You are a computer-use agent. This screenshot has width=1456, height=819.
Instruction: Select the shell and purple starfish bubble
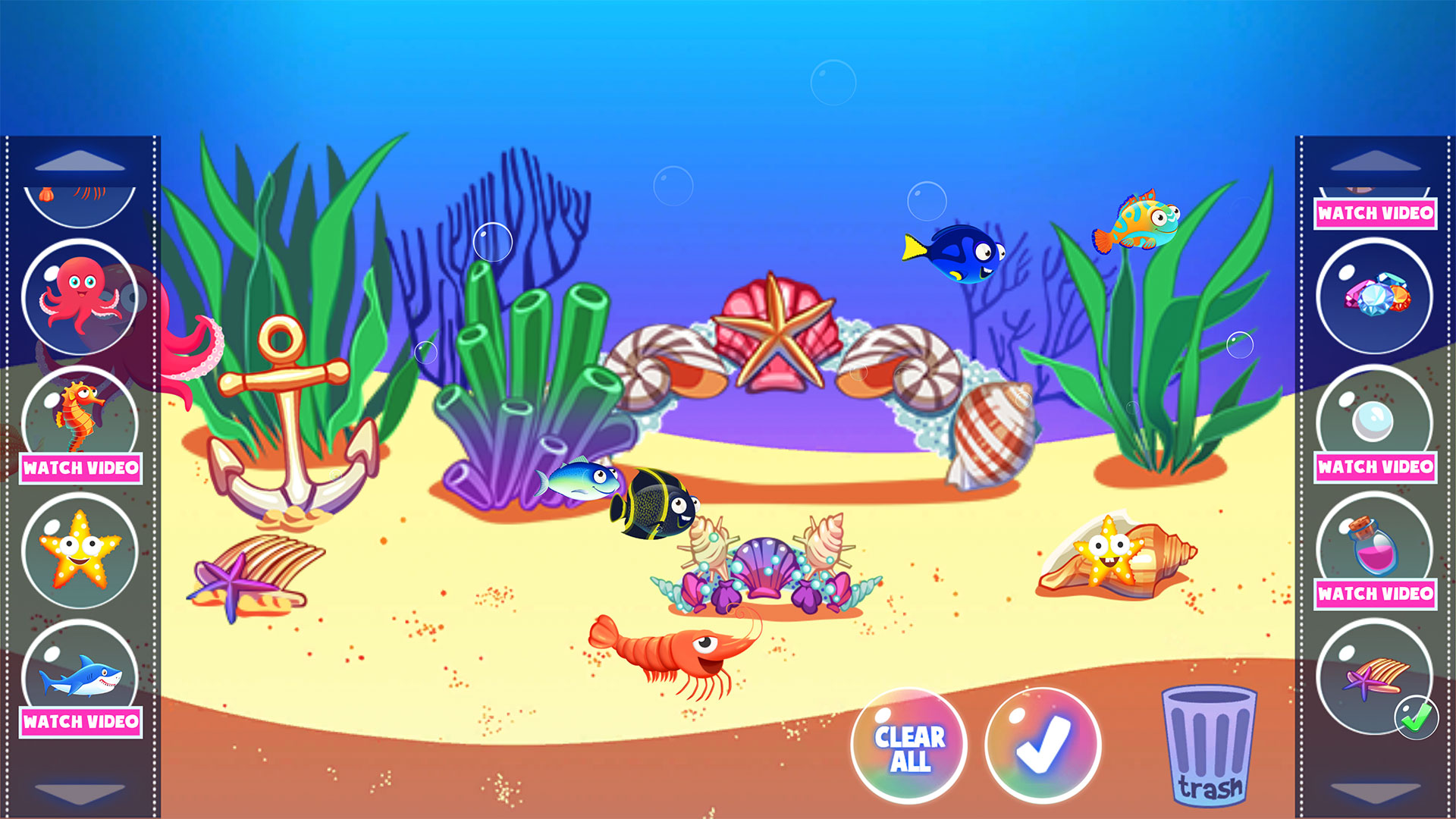[x=1374, y=676]
